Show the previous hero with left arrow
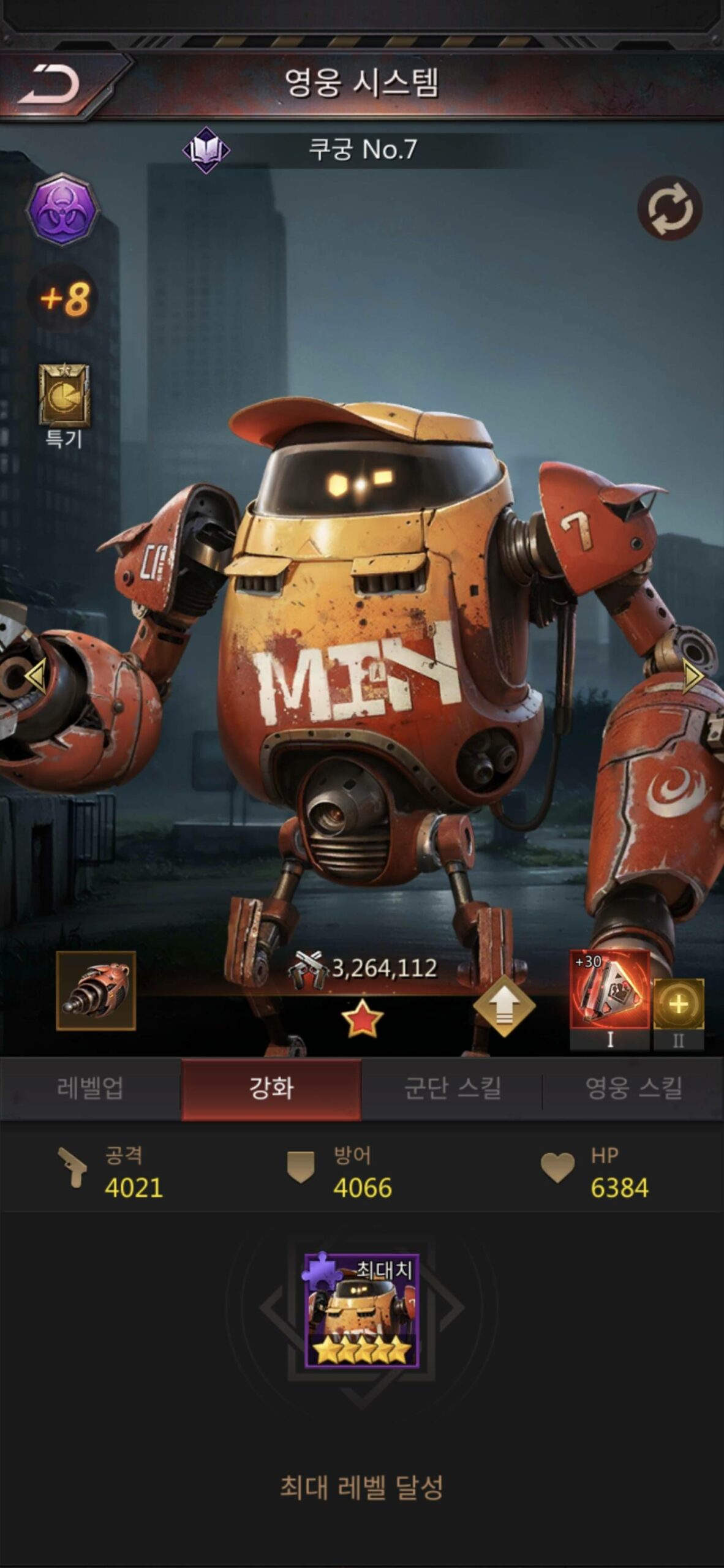The height and width of the screenshot is (1568, 724). [35, 676]
